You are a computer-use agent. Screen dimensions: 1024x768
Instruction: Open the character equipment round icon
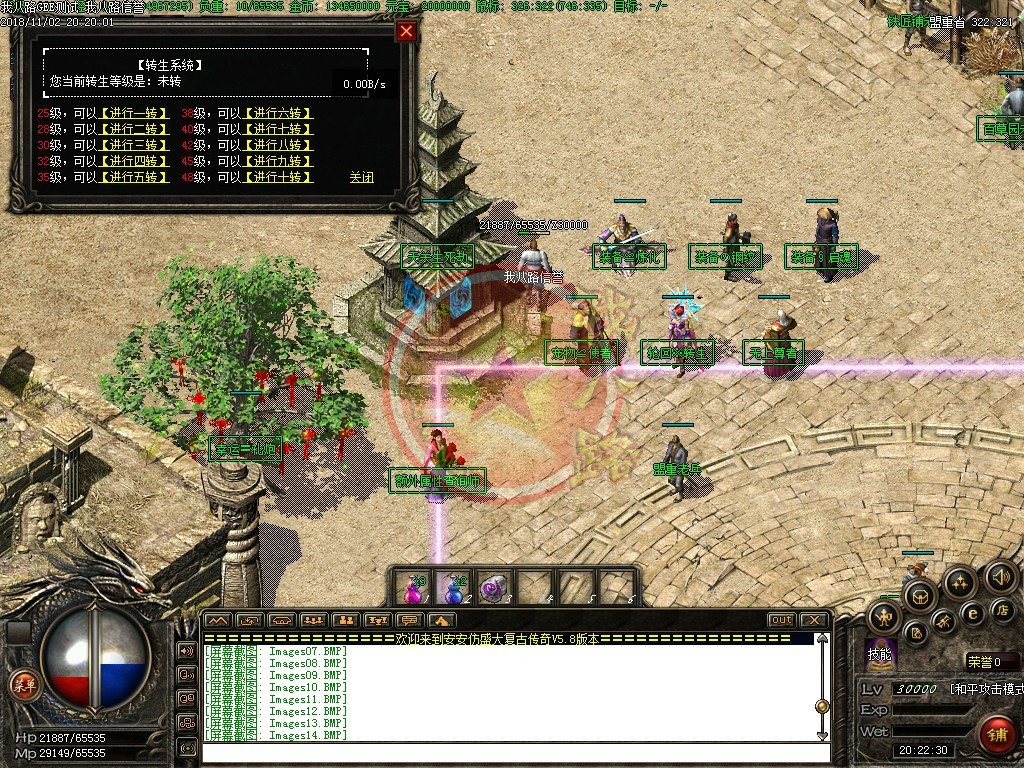(884, 617)
